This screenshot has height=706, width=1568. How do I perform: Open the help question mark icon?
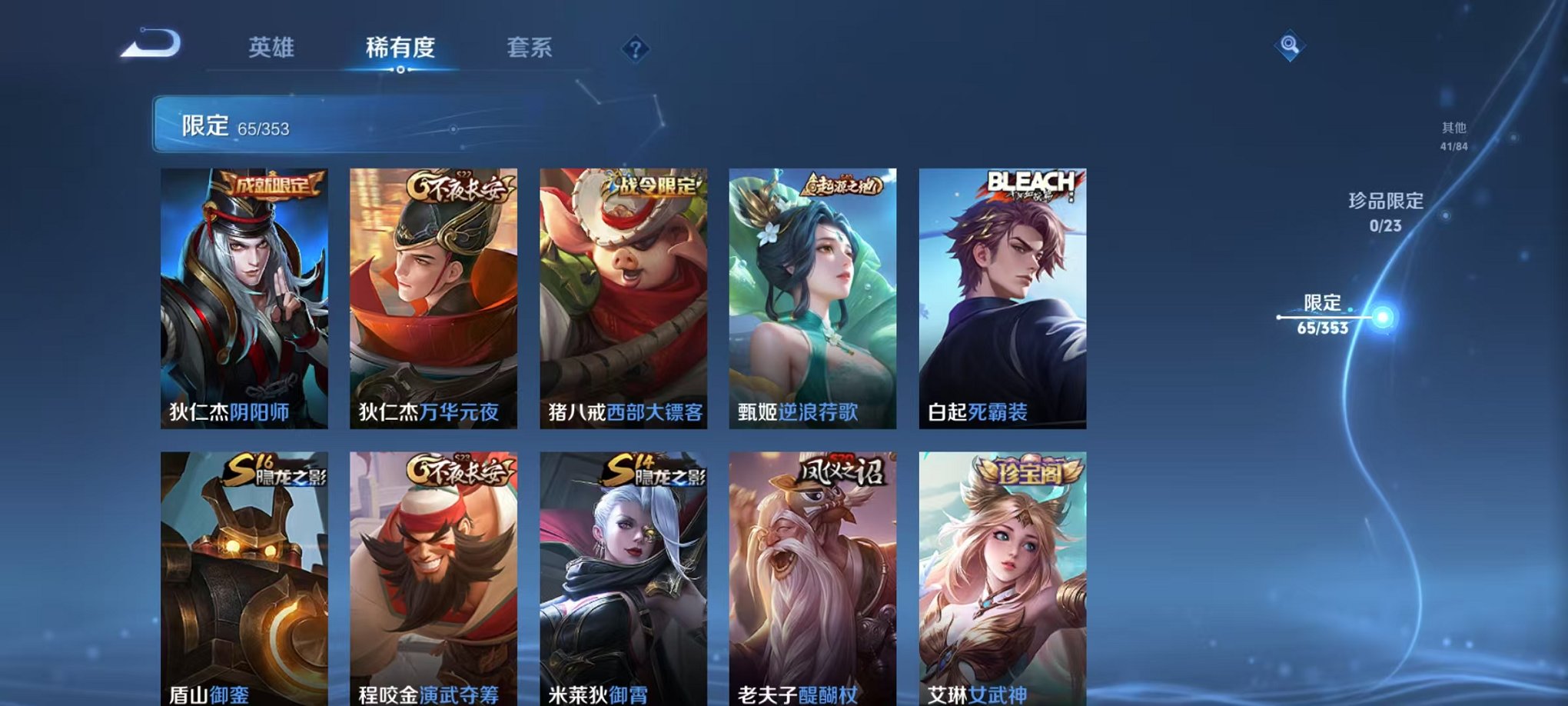633,50
